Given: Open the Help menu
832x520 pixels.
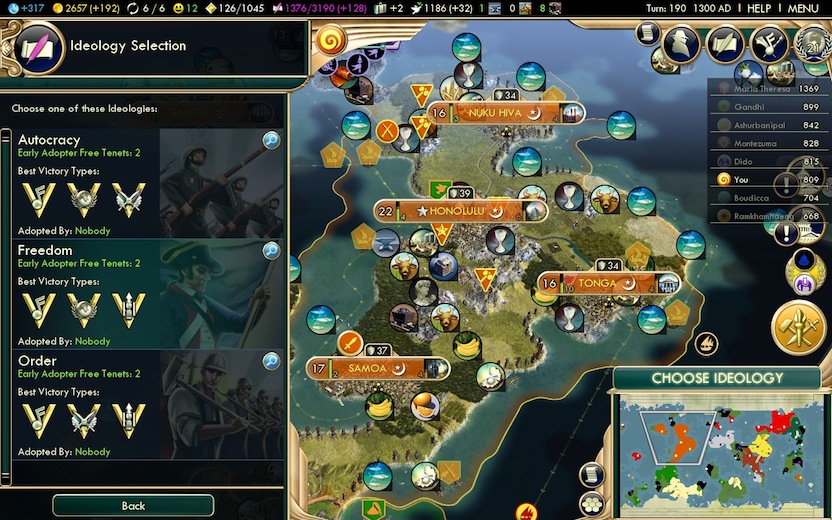Looking at the screenshot, I should (759, 8).
